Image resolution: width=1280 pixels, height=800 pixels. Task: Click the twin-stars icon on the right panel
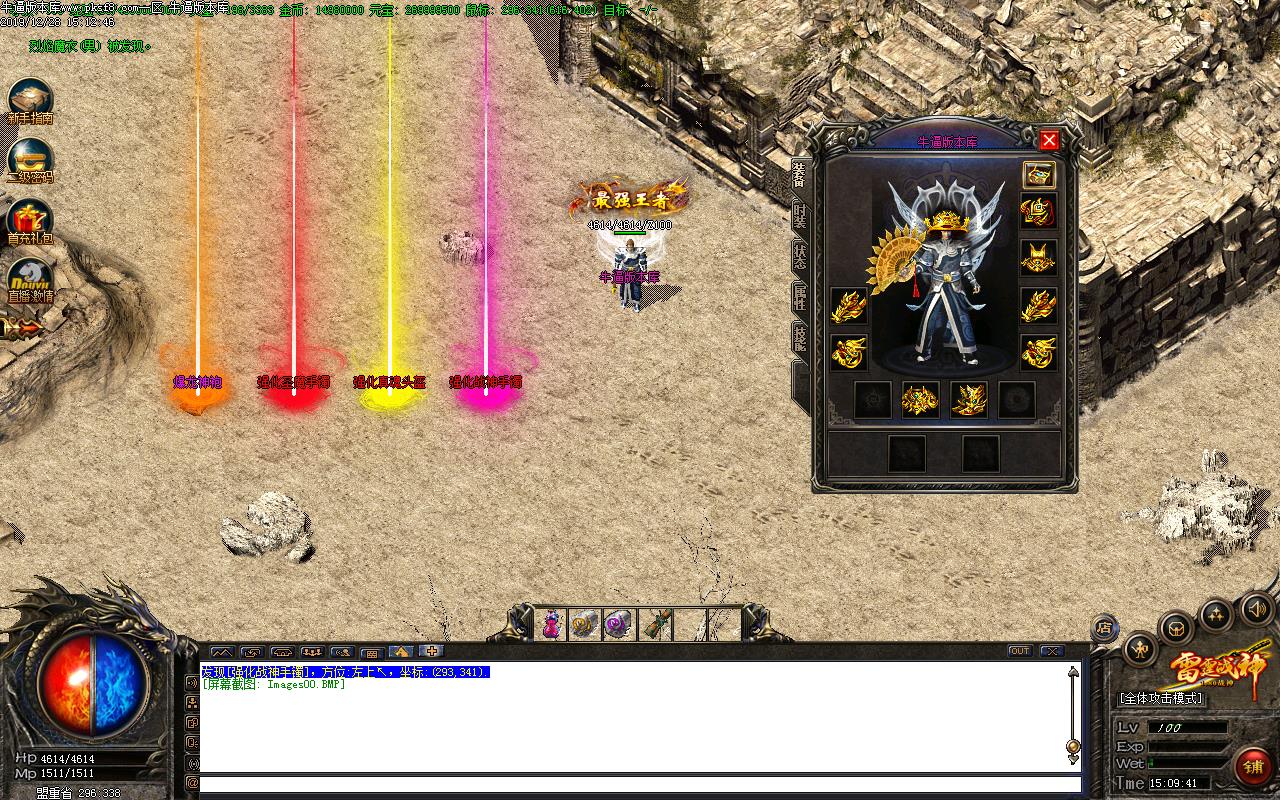(x=1215, y=613)
